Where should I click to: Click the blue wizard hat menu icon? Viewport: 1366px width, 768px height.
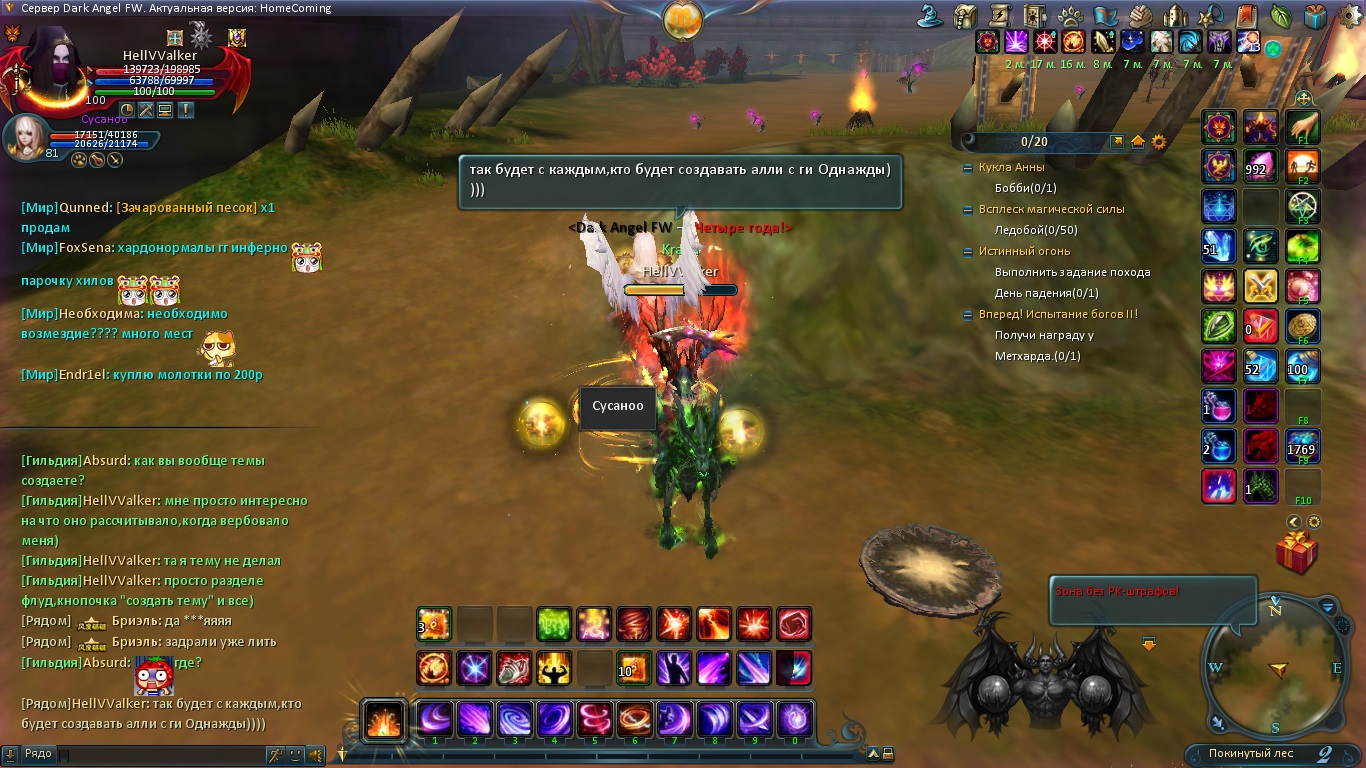pyautogui.click(x=932, y=16)
